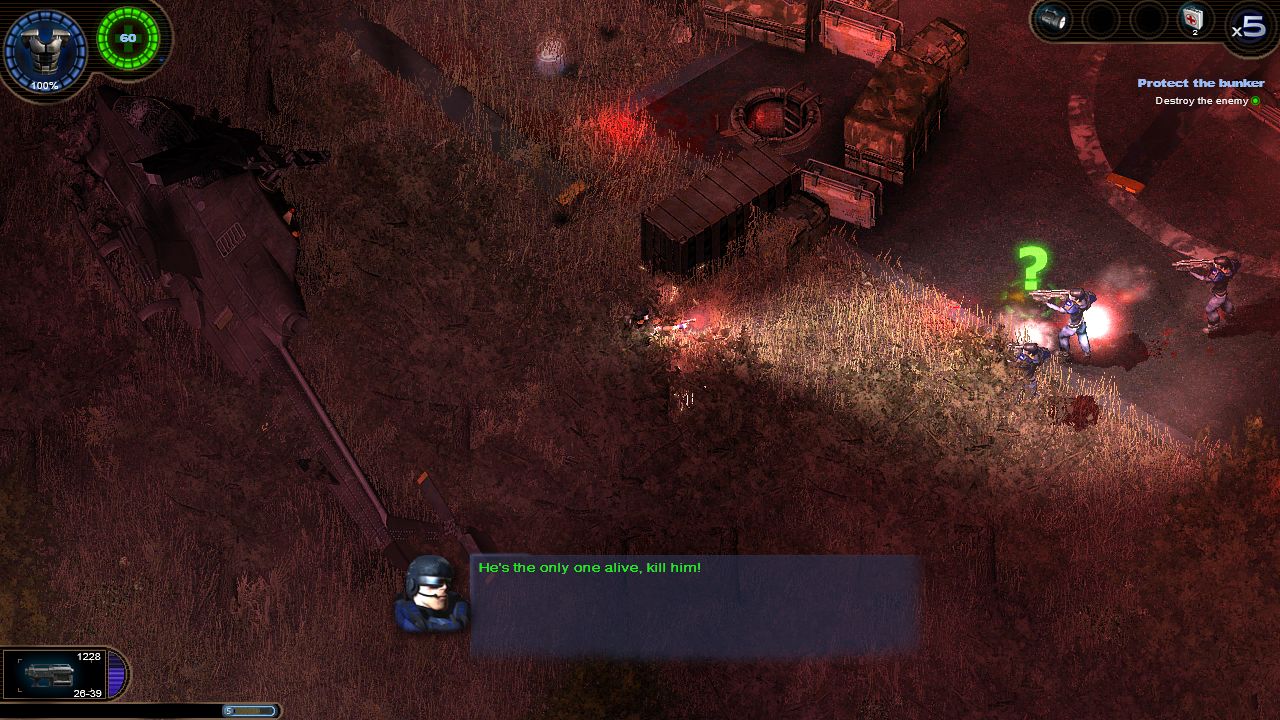Click the speaking soldier's dialogue portrait

(x=432, y=594)
